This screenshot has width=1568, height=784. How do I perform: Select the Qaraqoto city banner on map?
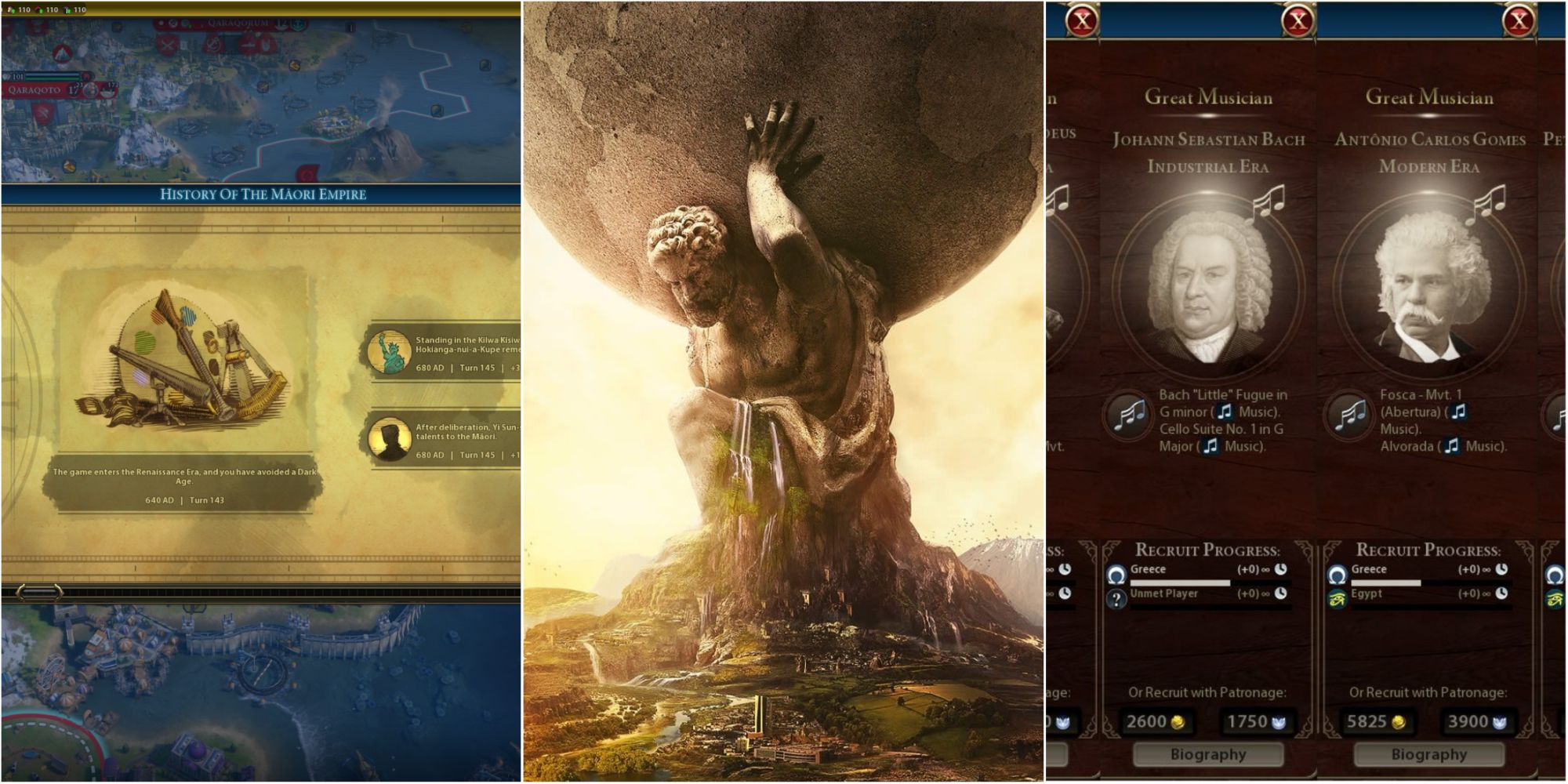pyautogui.click(x=35, y=91)
